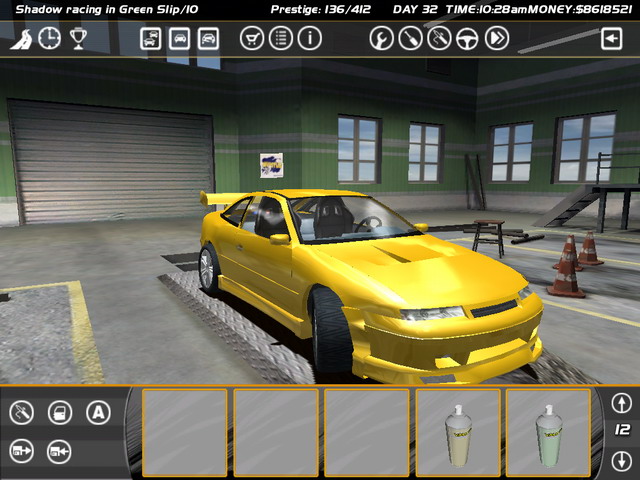Pick the beige spray paint can
Screen dimensions: 640x480
pos(458,432)
